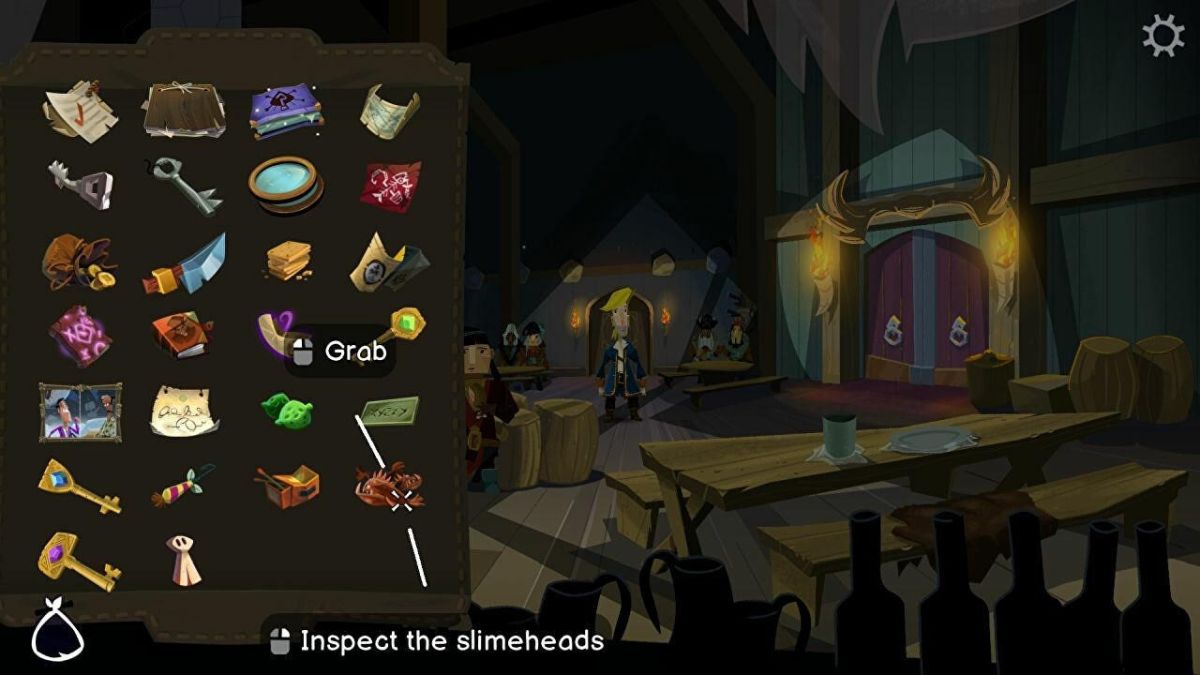Pick the striped party horn
Image resolution: width=1200 pixels, height=675 pixels.
[x=182, y=485]
